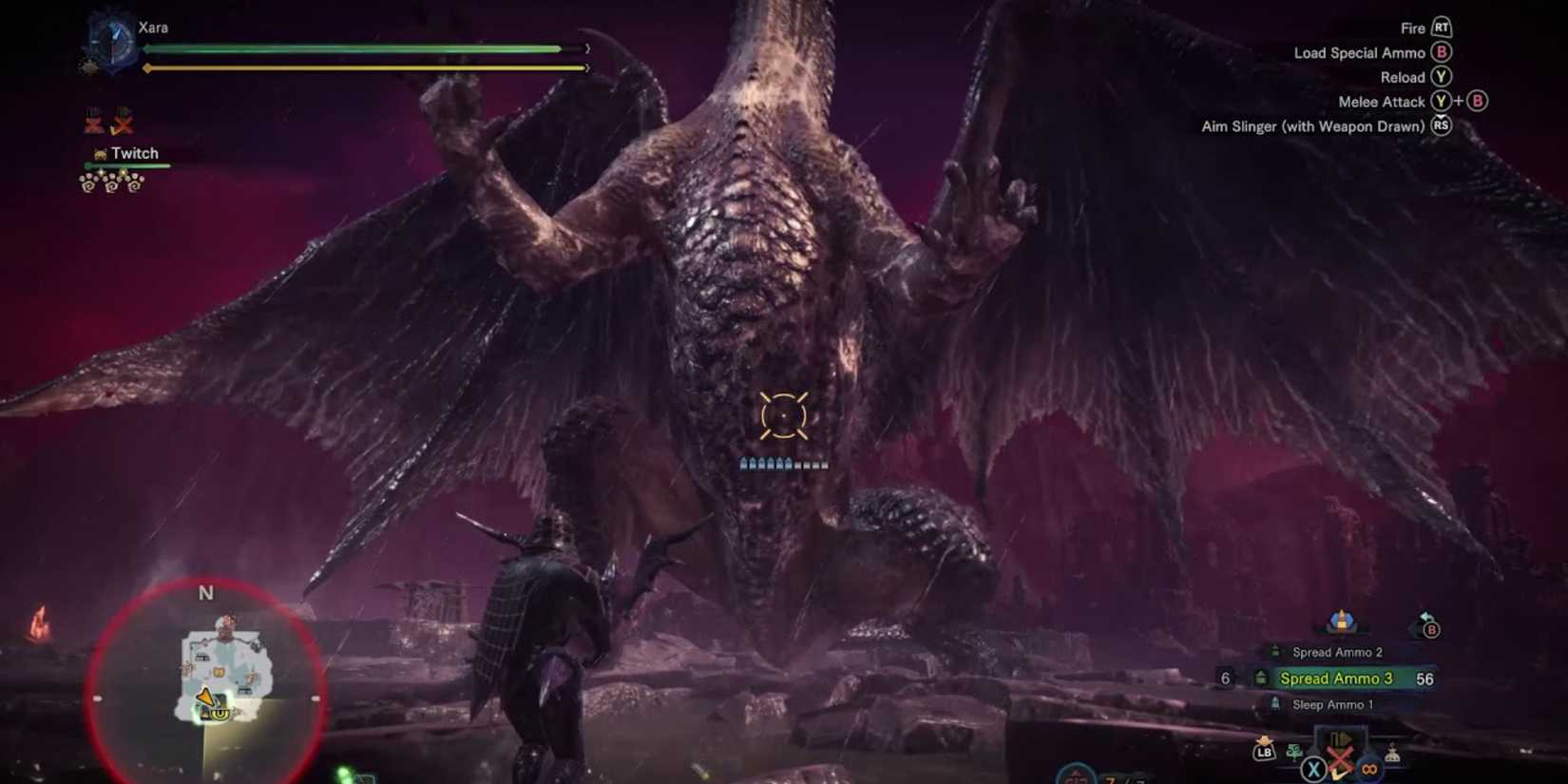1568x784 pixels.
Task: Click the Reload command in the top-right list
Action: [x=1403, y=77]
